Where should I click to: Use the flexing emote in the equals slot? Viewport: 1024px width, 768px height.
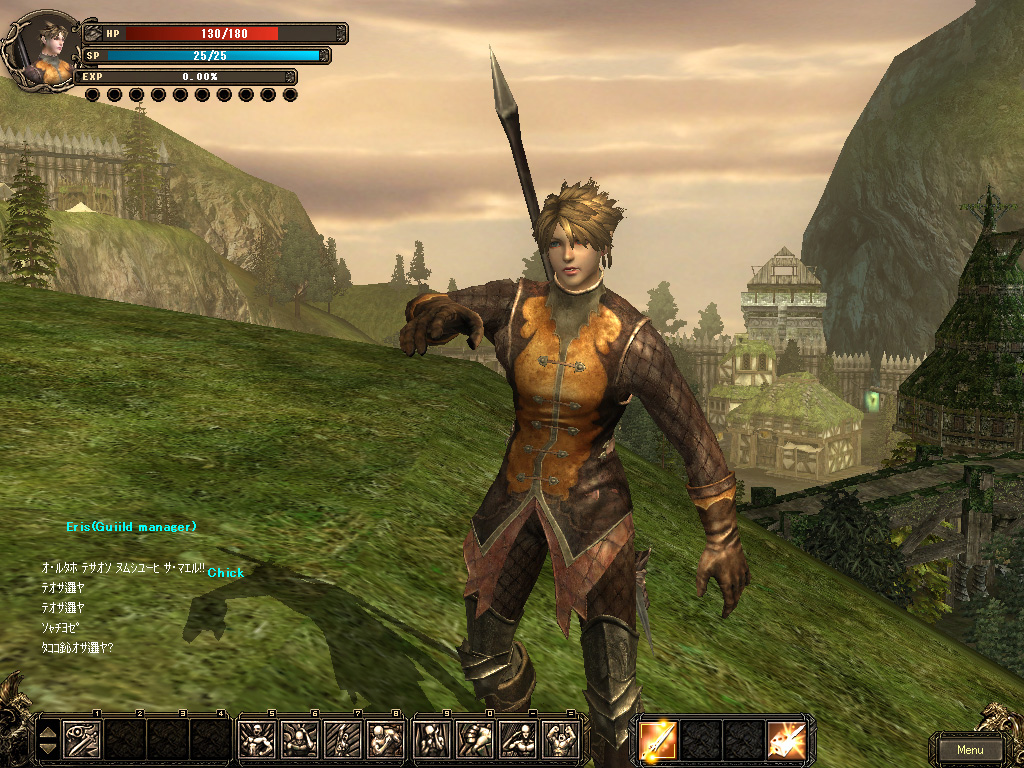[x=560, y=740]
